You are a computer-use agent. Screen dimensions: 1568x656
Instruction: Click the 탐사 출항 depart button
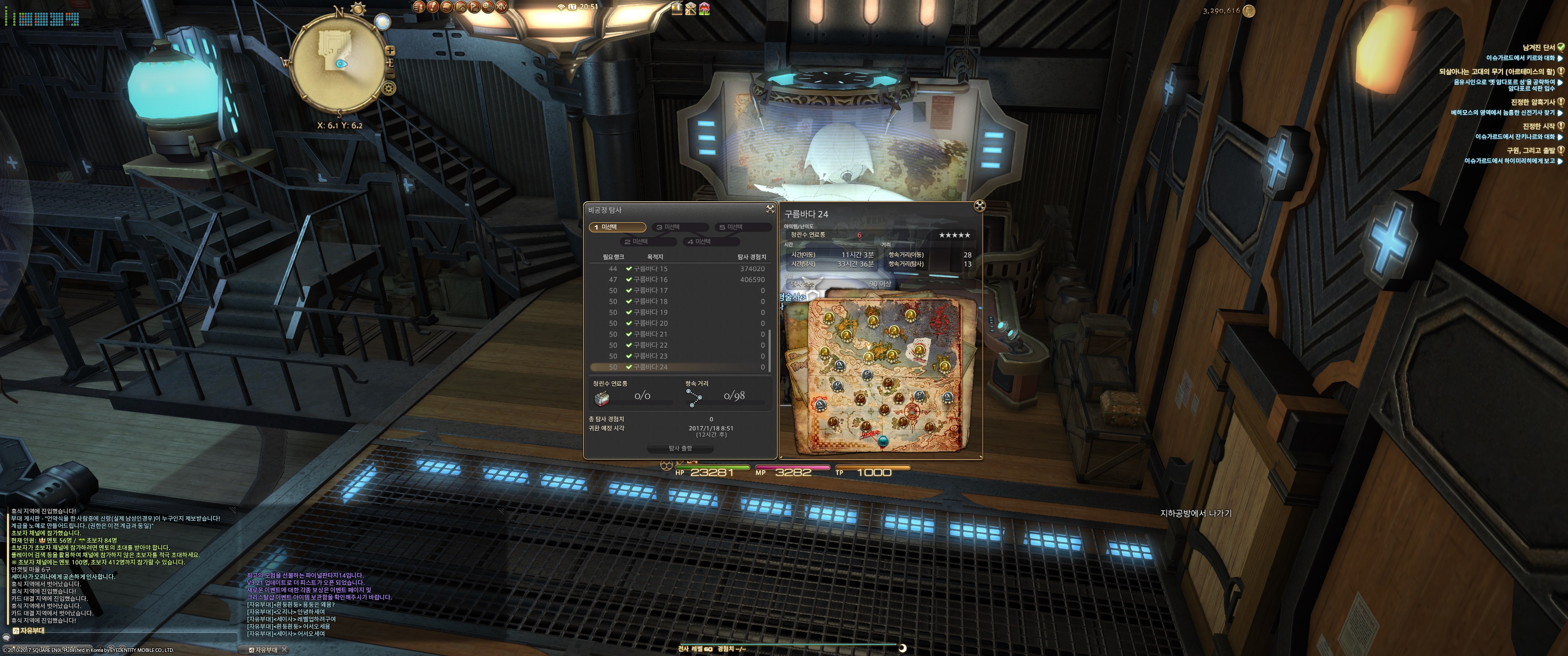[x=680, y=448]
